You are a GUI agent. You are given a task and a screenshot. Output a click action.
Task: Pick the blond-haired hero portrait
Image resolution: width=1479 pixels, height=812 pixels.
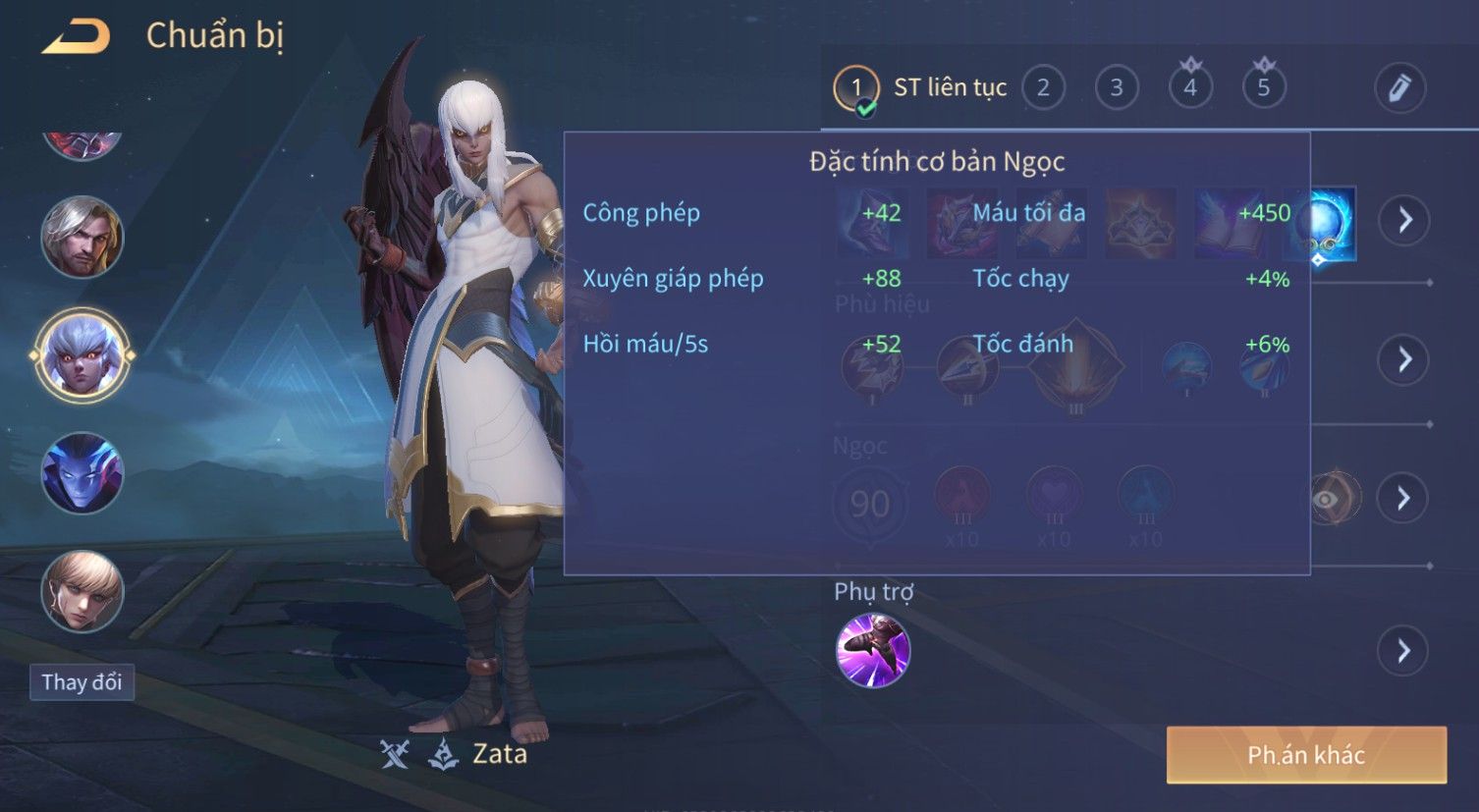pos(82,591)
